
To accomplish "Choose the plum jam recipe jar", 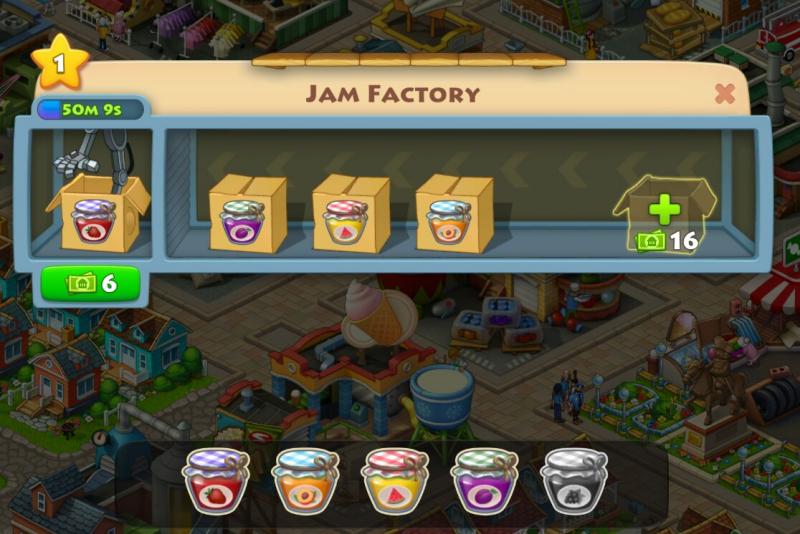I will click(x=485, y=480).
